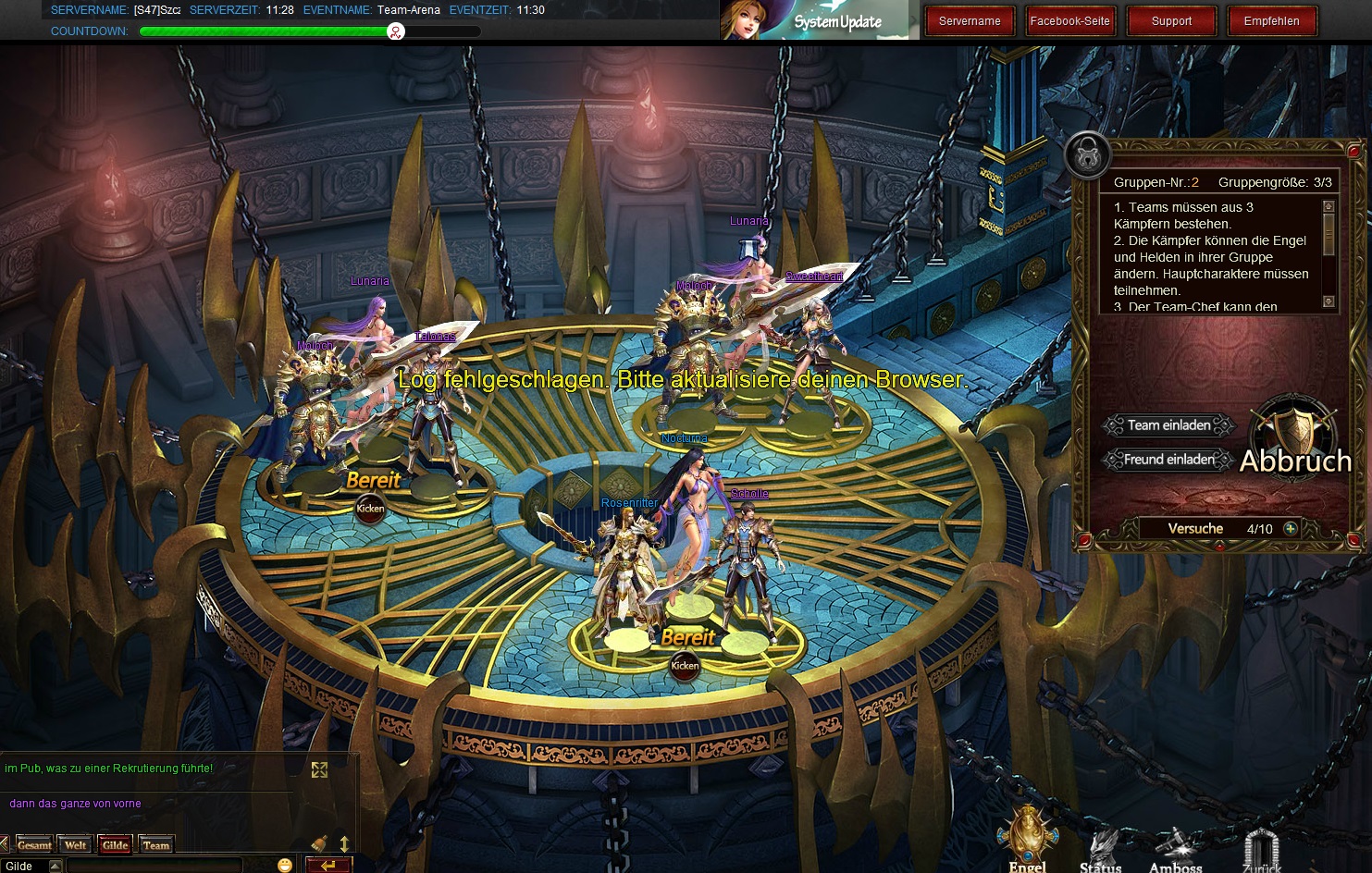The image size is (1372, 873).
Task: Switch chat to the Welt tab
Action: [76, 844]
